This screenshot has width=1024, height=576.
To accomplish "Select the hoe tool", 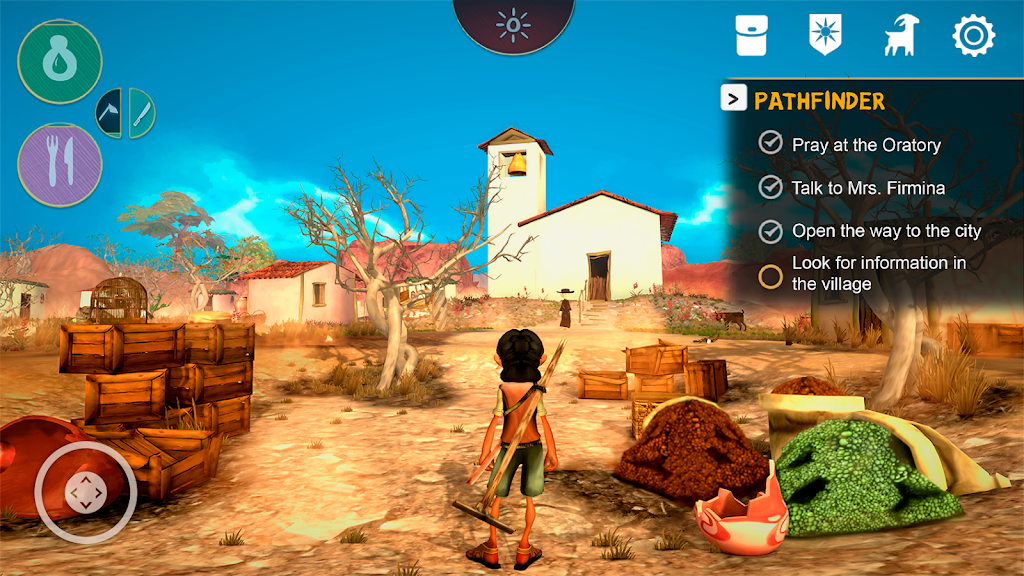I will coord(110,112).
